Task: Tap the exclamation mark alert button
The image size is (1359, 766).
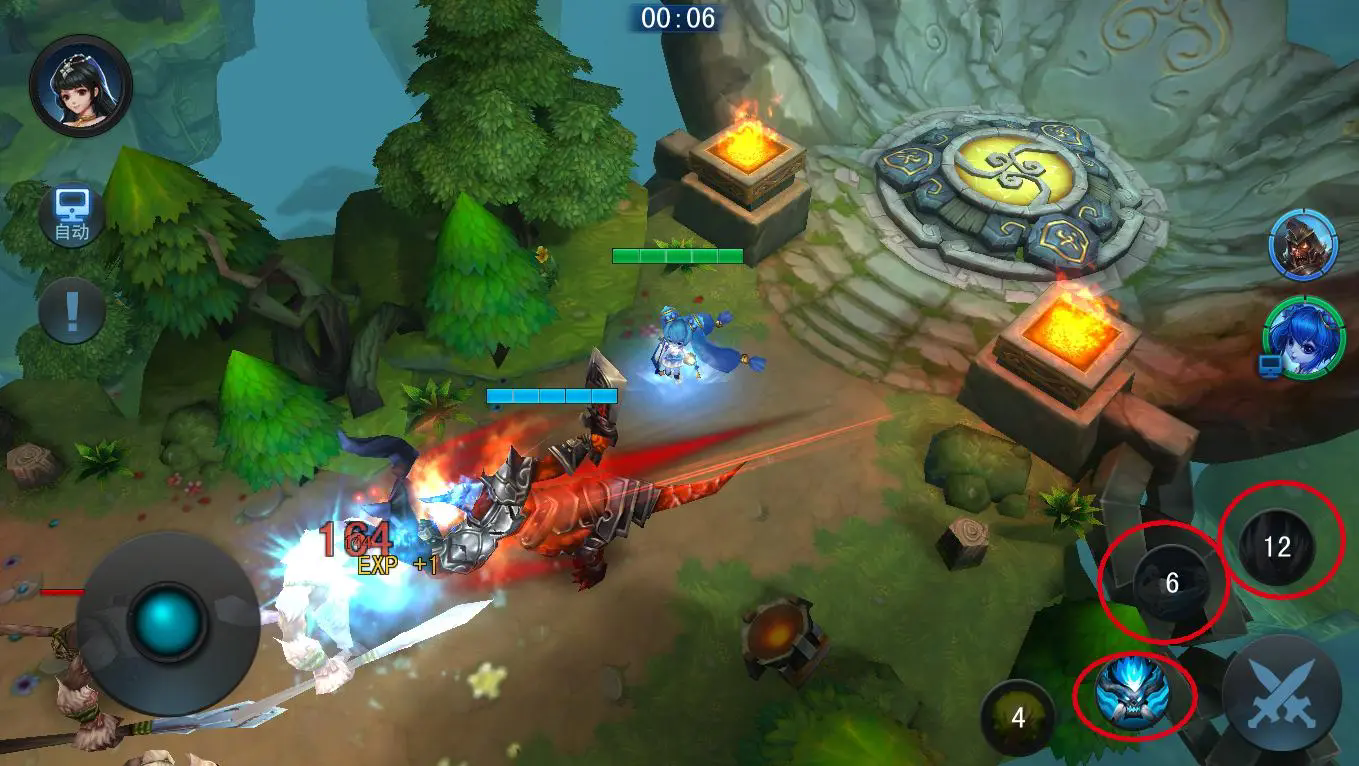Action: (71, 311)
